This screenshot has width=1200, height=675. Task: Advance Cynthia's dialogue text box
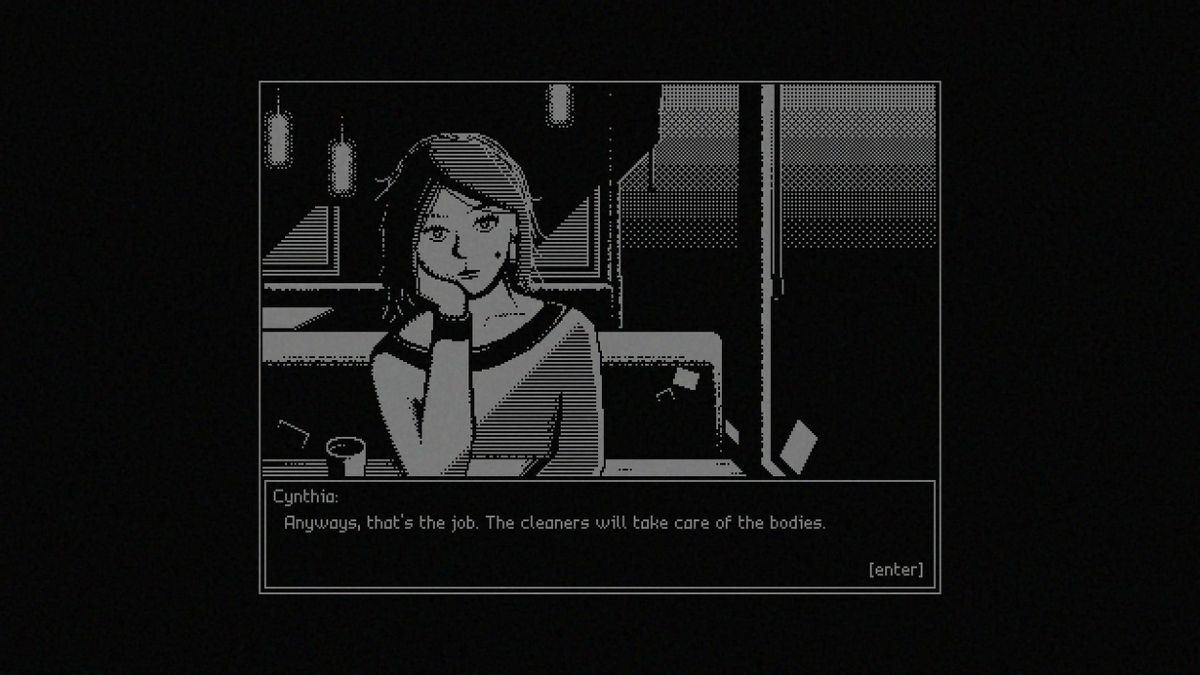[896, 570]
